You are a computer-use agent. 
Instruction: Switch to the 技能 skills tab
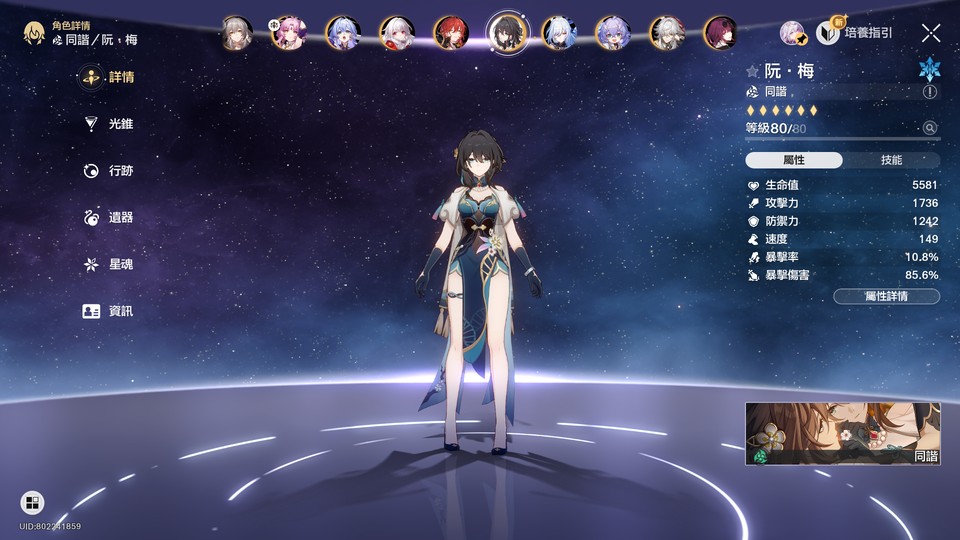[891, 160]
